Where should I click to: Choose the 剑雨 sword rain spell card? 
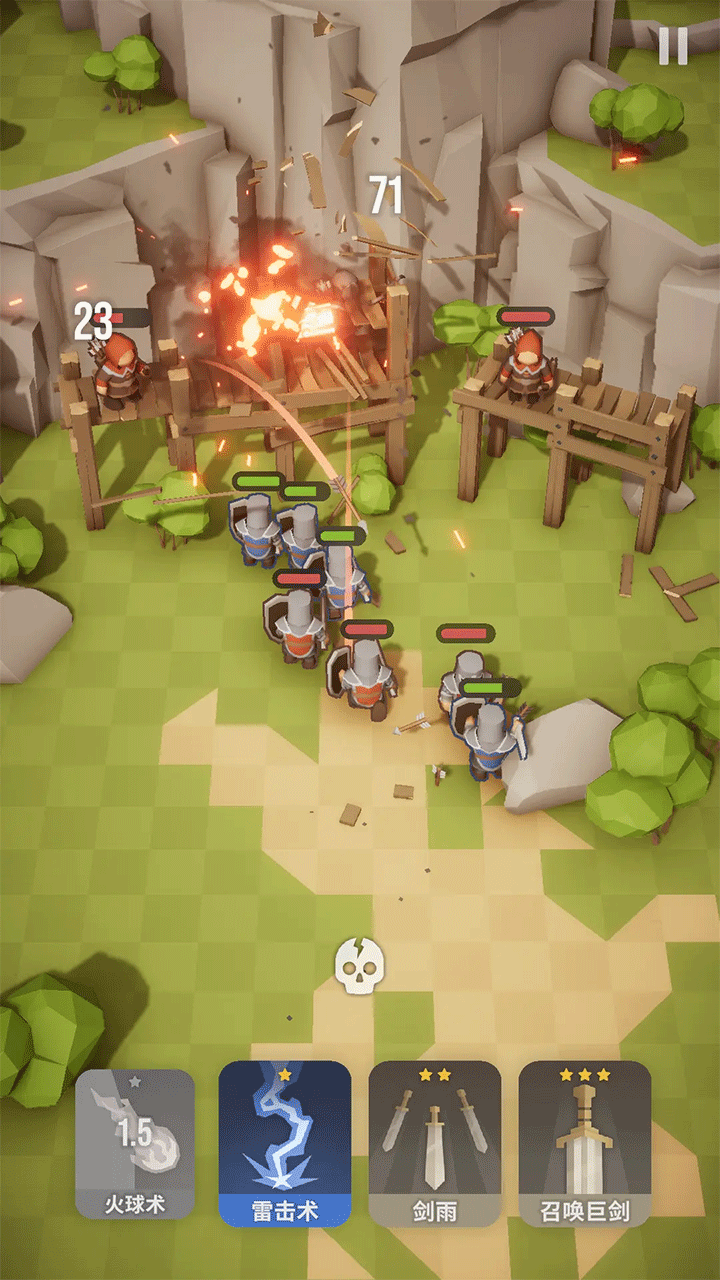435,1144
